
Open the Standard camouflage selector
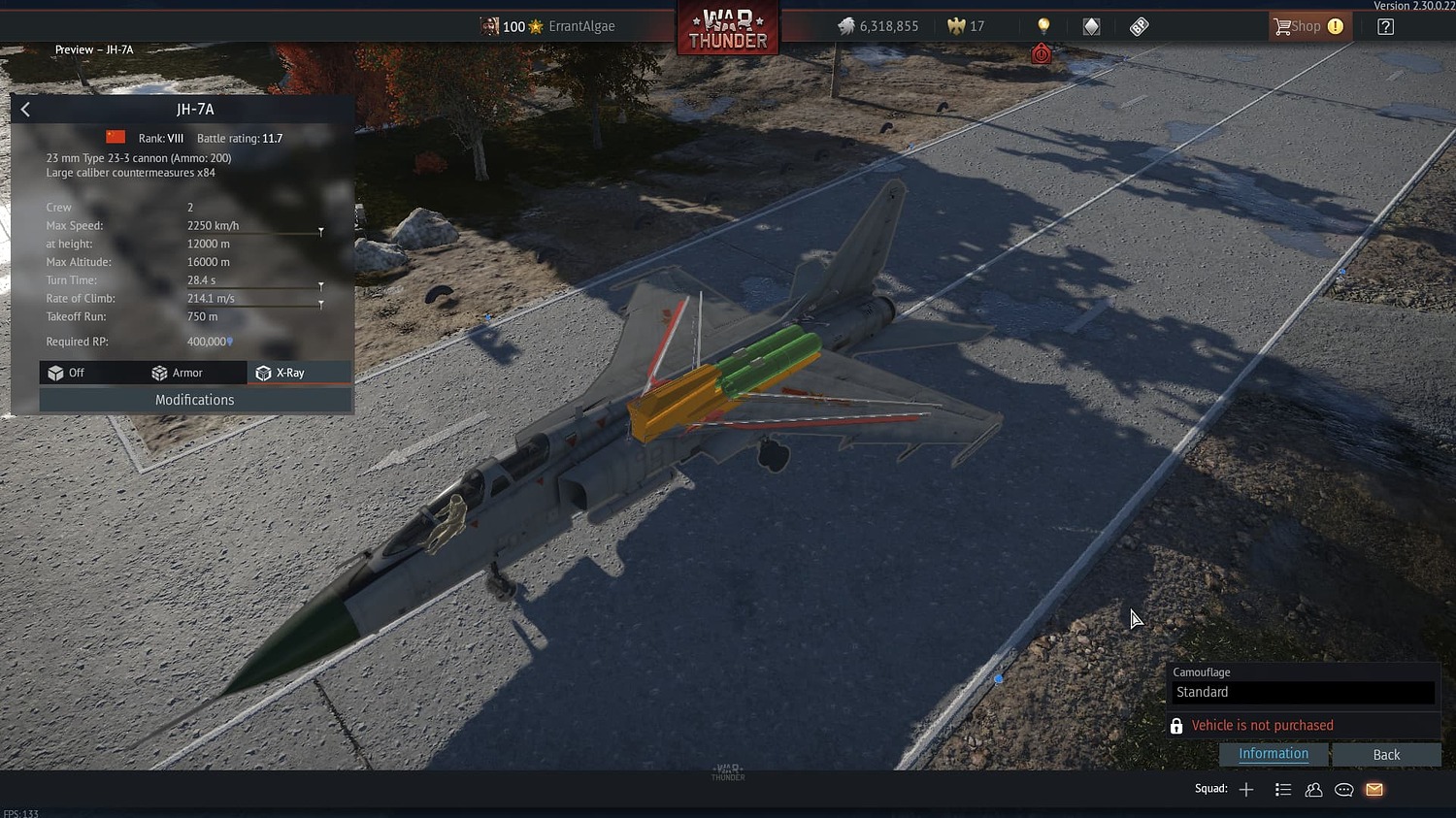pyautogui.click(x=1304, y=692)
